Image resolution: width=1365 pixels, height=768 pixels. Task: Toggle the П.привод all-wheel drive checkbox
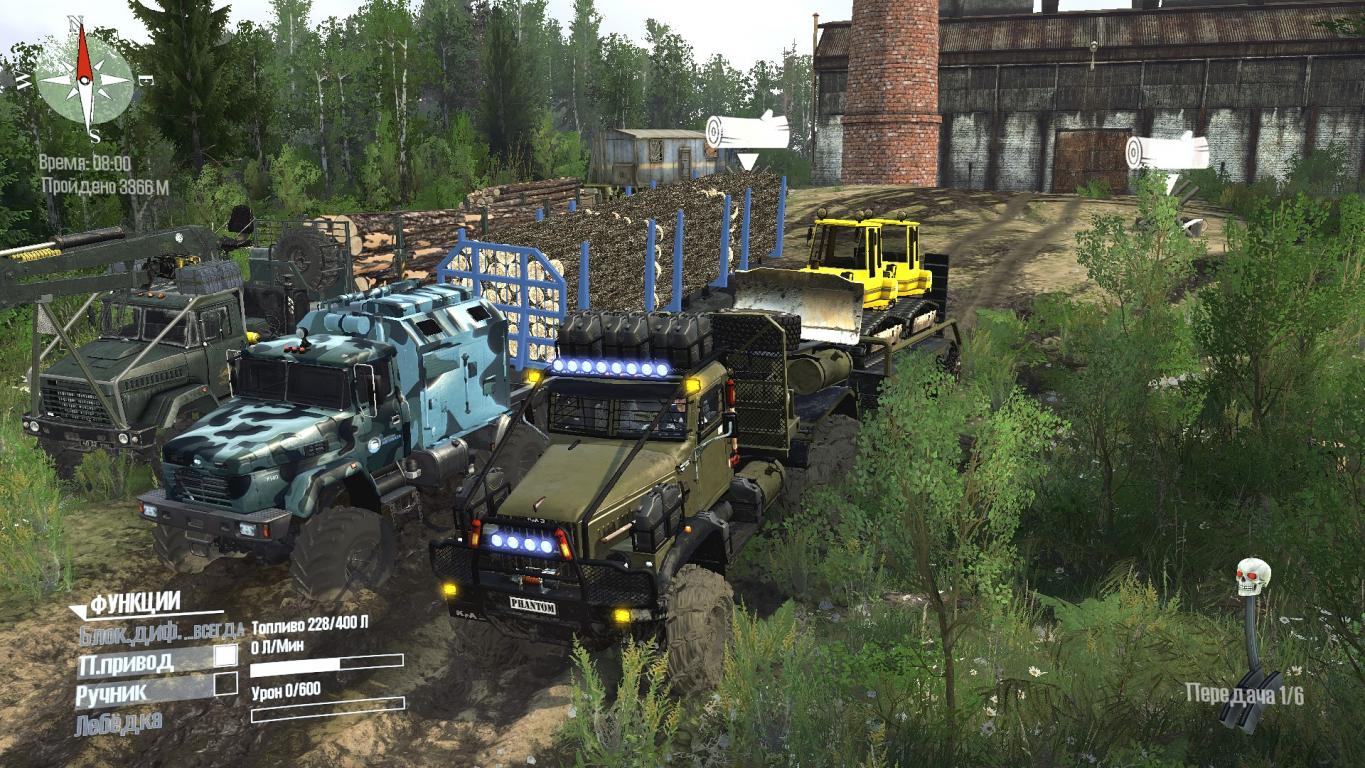(226, 656)
